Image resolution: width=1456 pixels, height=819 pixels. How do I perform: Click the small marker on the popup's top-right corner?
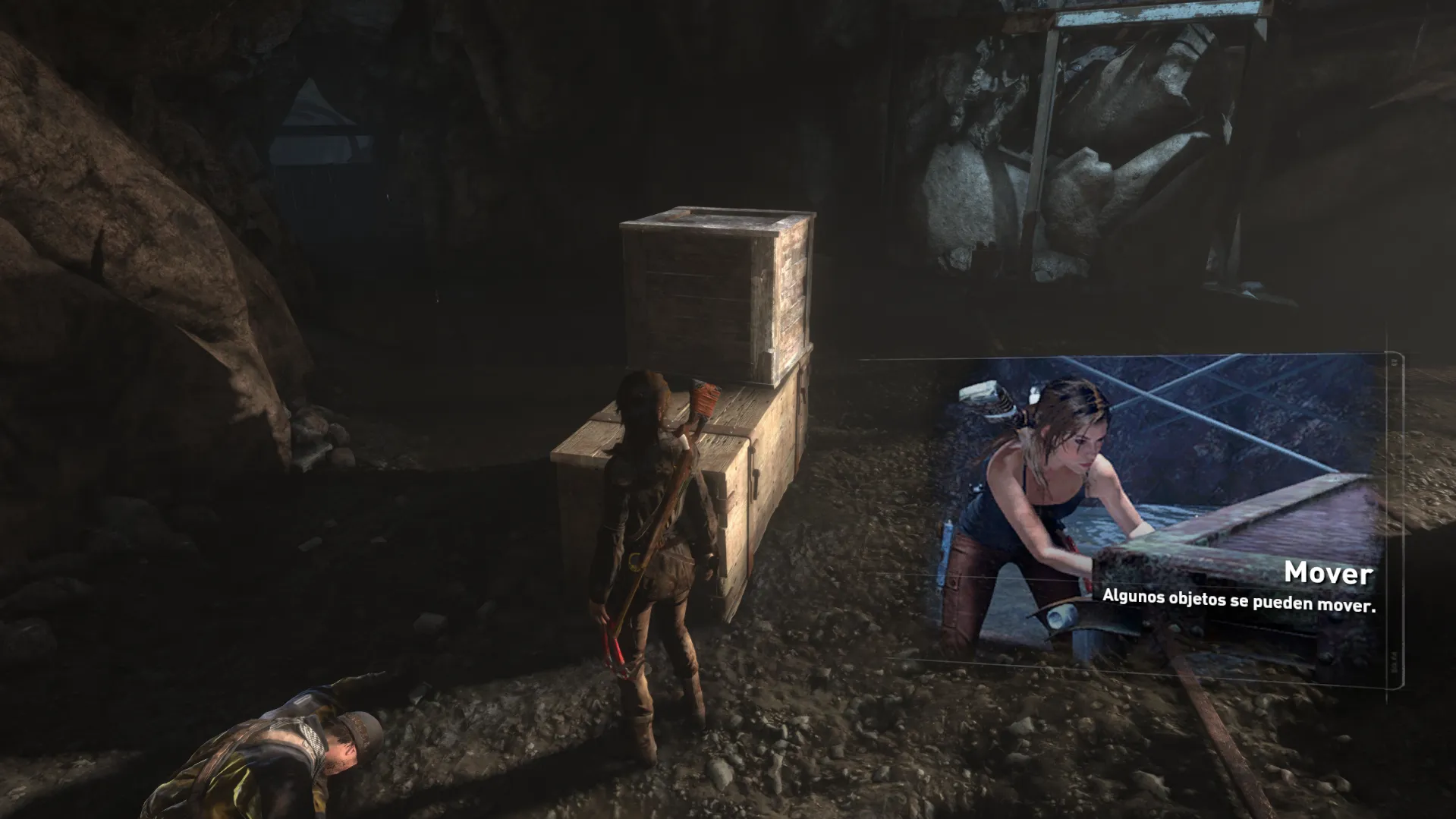click(x=1393, y=363)
